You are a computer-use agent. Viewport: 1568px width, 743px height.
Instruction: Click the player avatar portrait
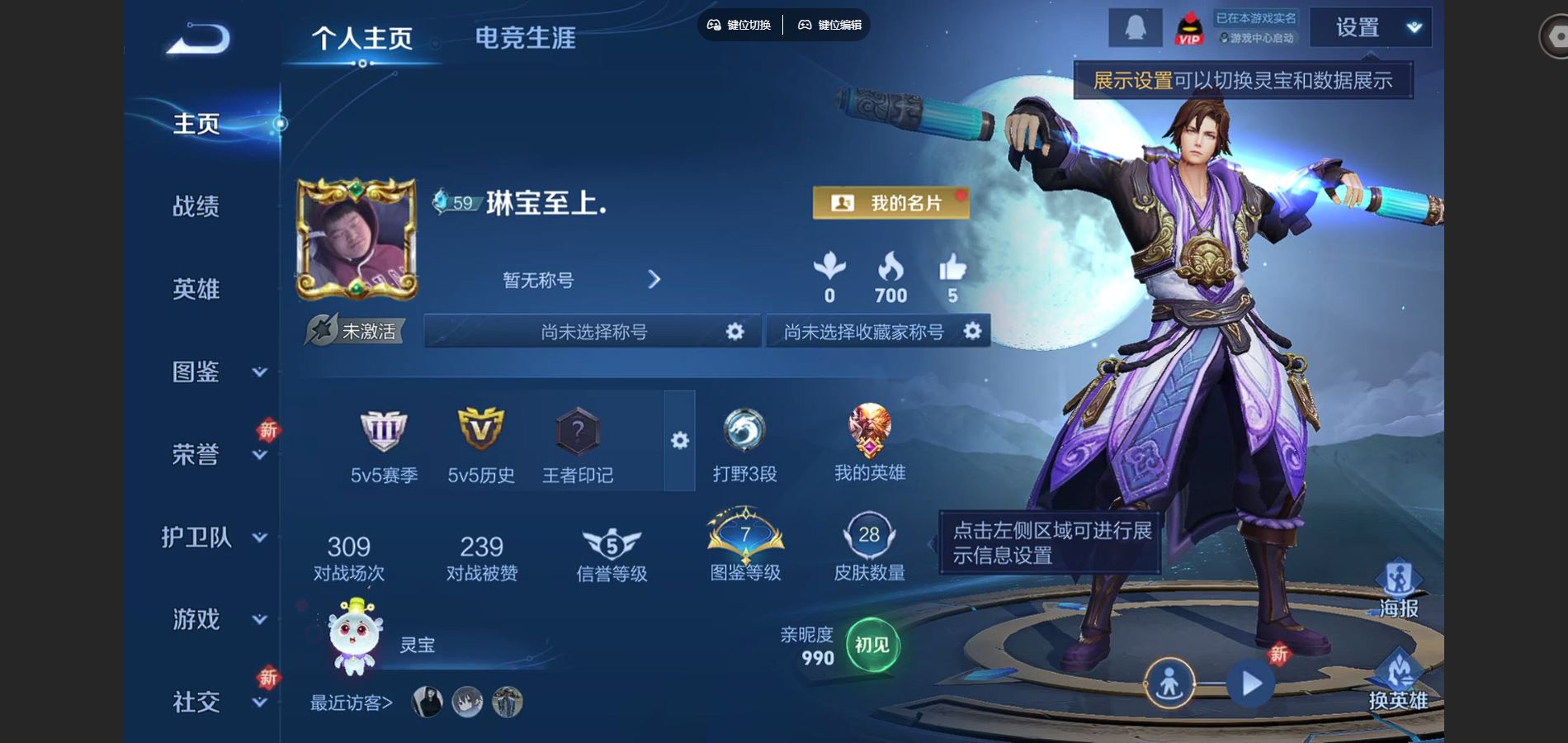click(x=357, y=239)
